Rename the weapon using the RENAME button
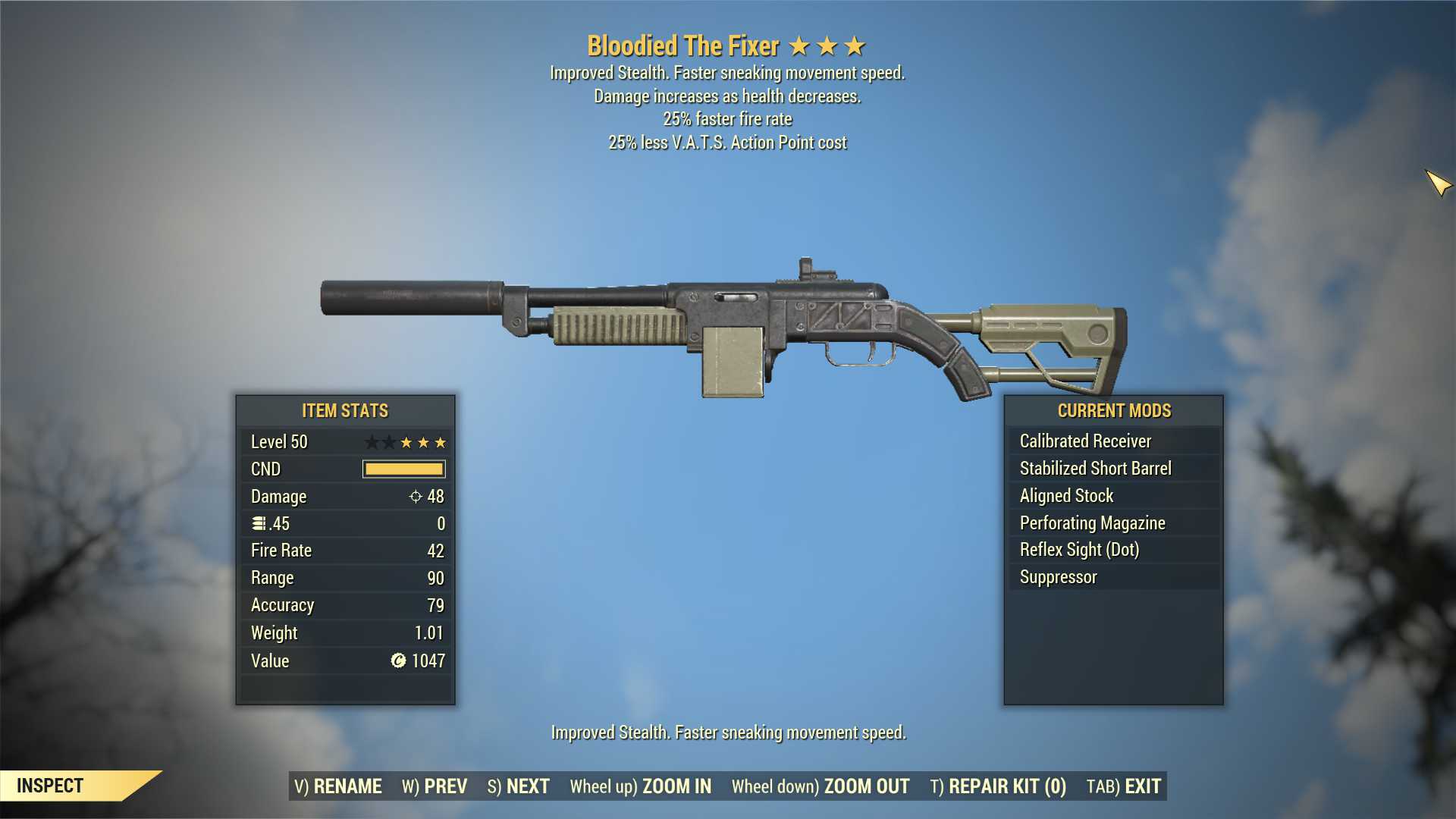Screen dimensions: 1456x819 coord(338,786)
